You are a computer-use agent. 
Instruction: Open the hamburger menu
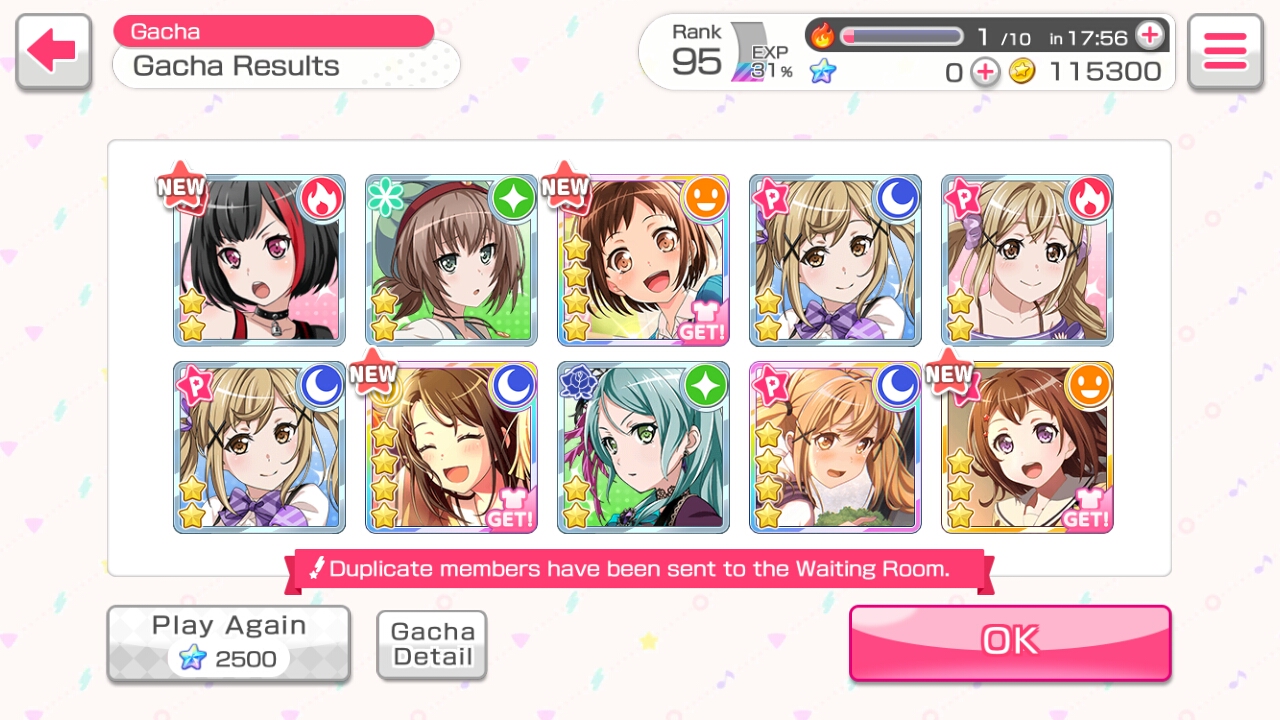1225,51
